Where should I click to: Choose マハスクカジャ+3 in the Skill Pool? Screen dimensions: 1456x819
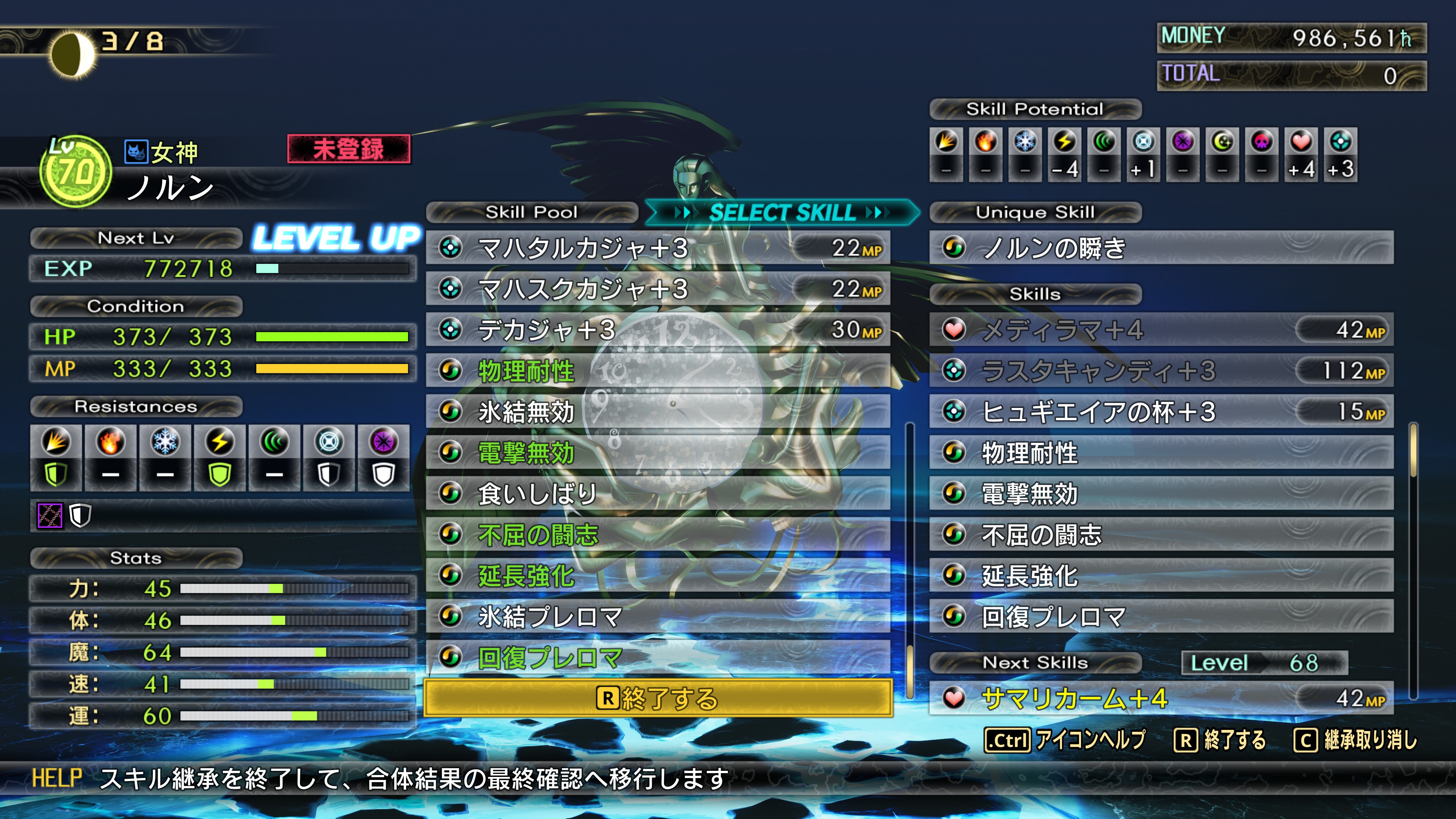click(657, 289)
